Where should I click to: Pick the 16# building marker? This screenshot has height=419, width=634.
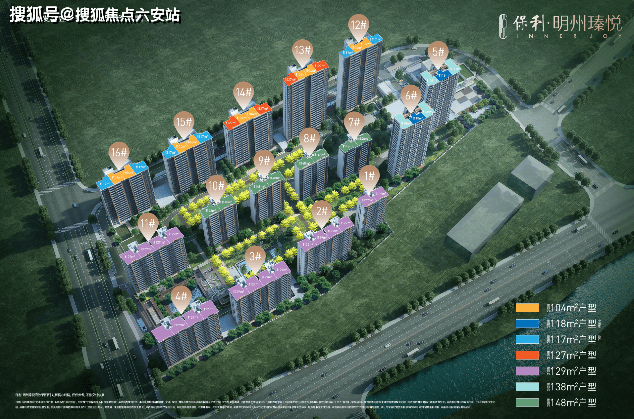pyautogui.click(x=119, y=153)
